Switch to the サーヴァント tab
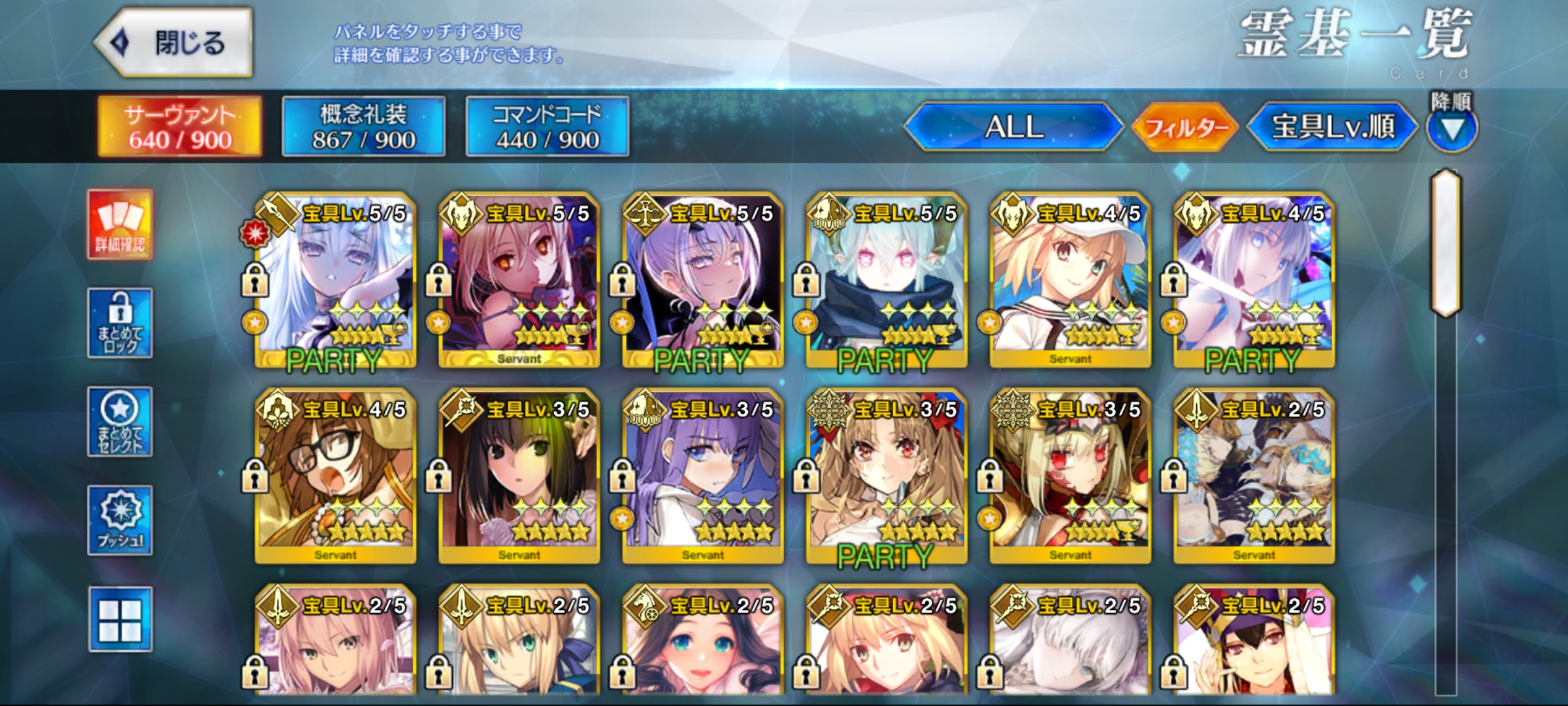The image size is (1568, 706). (180, 126)
